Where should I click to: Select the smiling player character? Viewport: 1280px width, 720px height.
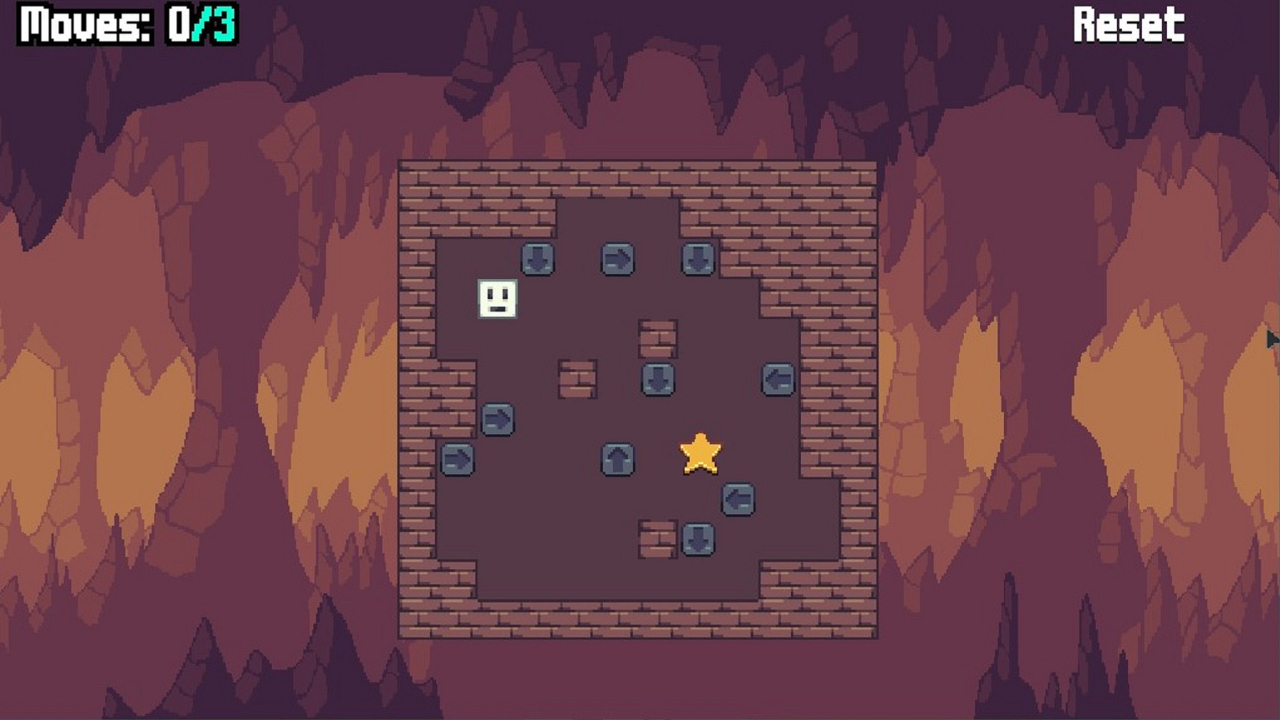tap(497, 300)
